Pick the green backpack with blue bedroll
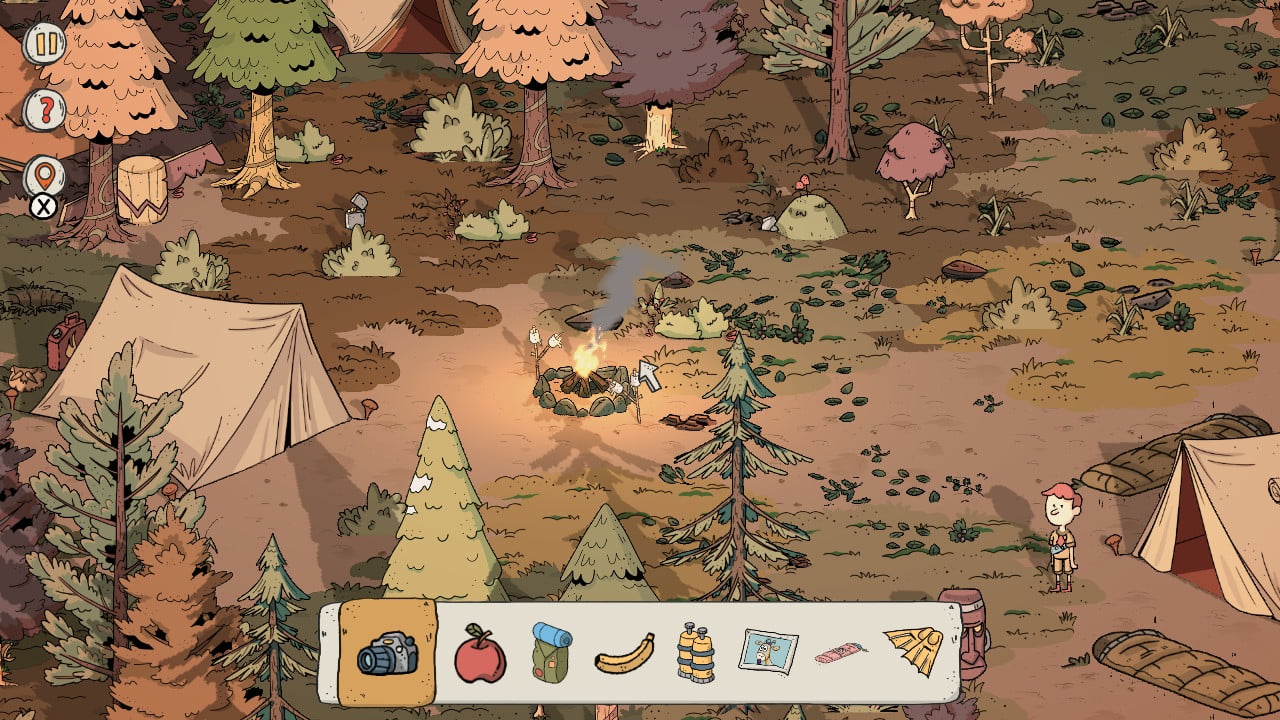This screenshot has height=720, width=1280. tap(551, 654)
